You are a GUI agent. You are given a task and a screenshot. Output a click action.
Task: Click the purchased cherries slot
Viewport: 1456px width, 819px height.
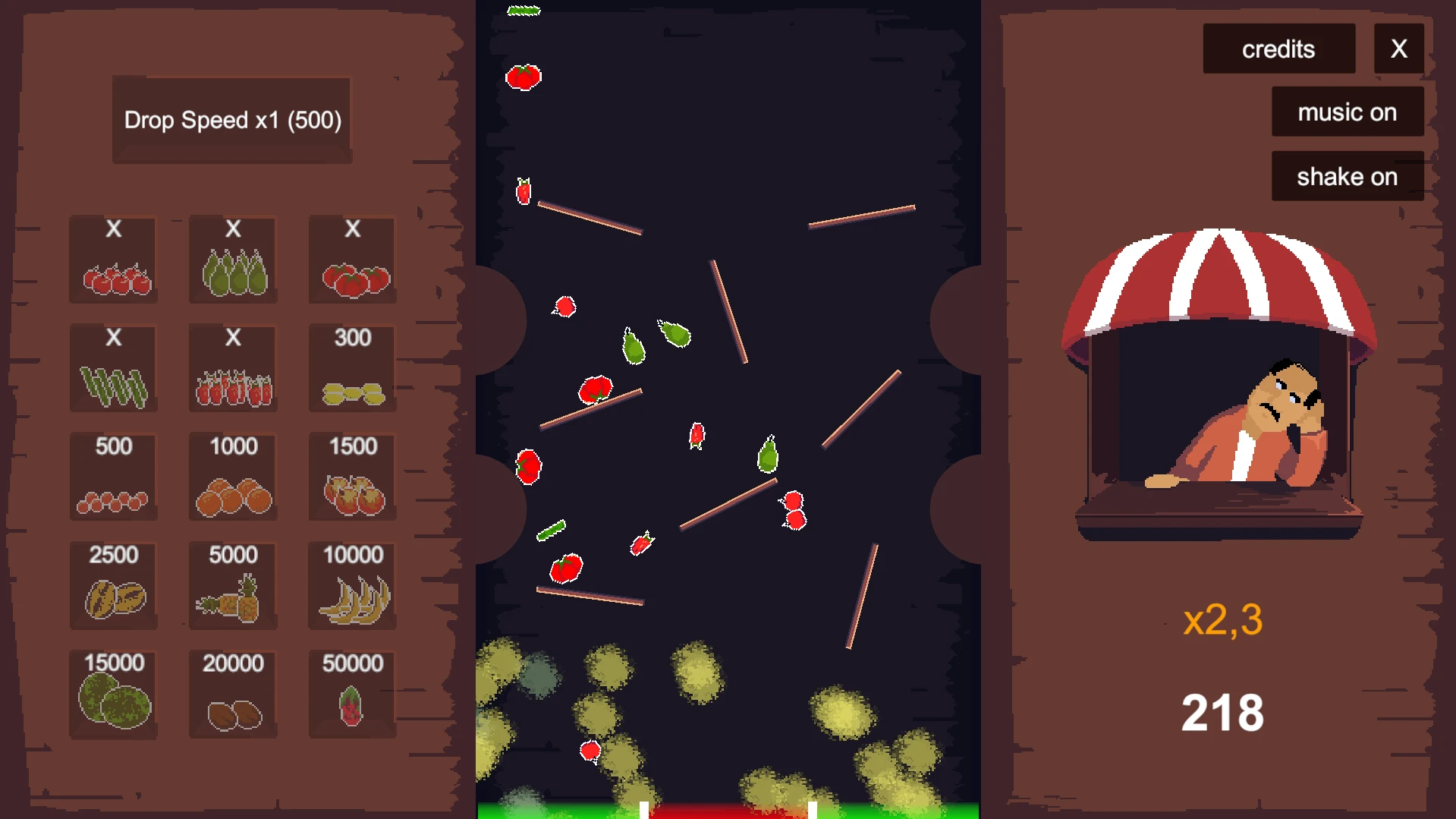[x=114, y=260]
